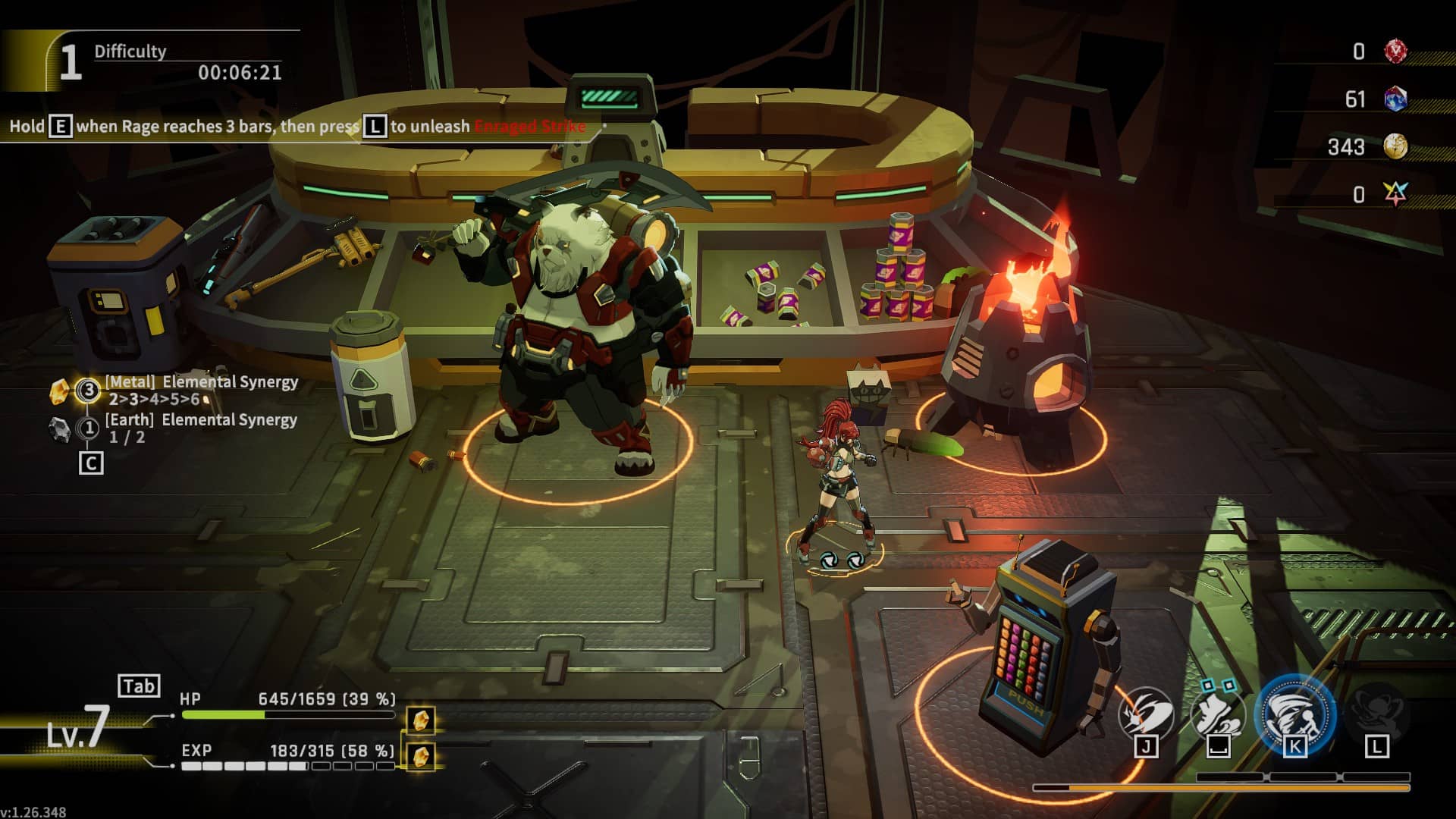Viewport: 1456px width, 819px height.
Task: Click the gold coin currency icon
Action: pos(1395,146)
